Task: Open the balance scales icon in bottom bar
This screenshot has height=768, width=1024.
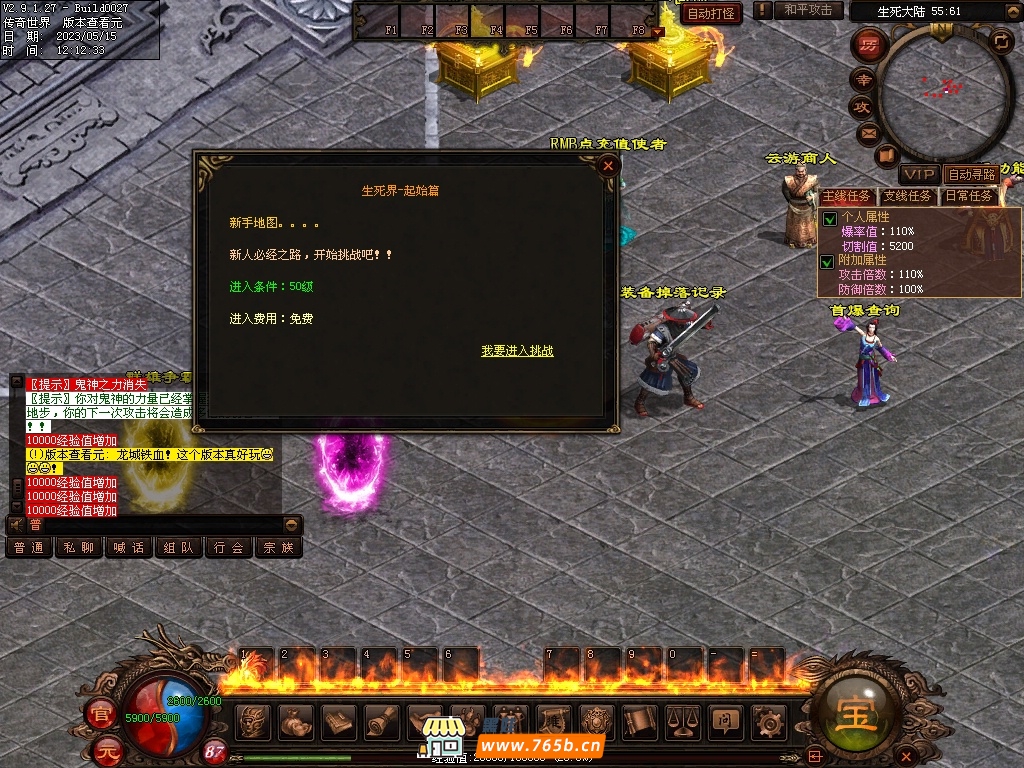Action: point(683,720)
